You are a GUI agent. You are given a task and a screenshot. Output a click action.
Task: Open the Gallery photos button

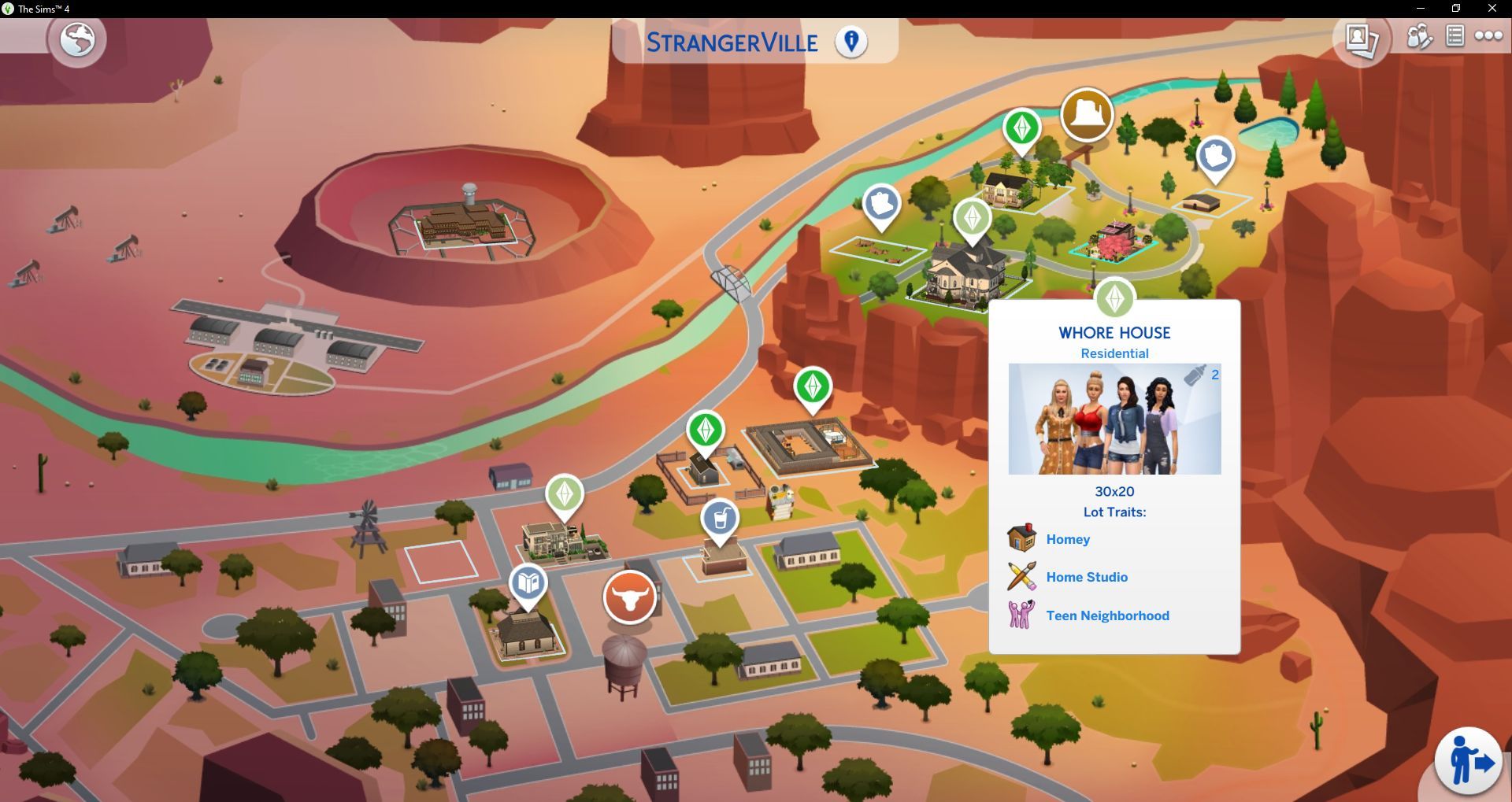pyautogui.click(x=1361, y=39)
